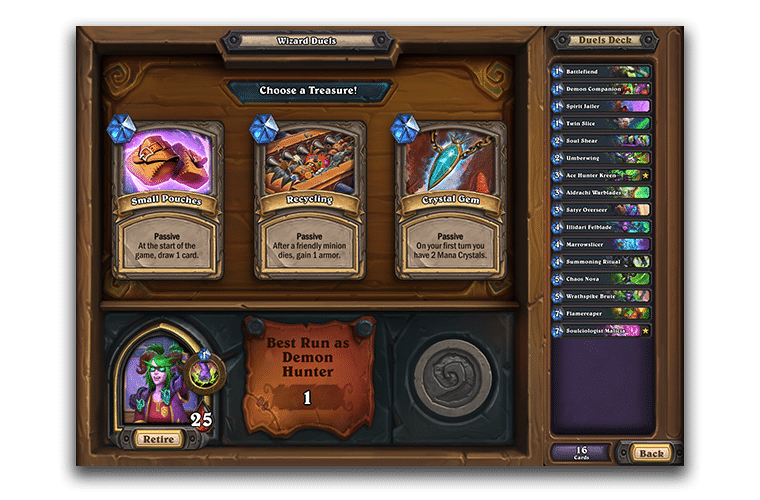Image resolution: width=760 pixels, height=500 pixels.
Task: Click the Back button
Action: pos(651,453)
